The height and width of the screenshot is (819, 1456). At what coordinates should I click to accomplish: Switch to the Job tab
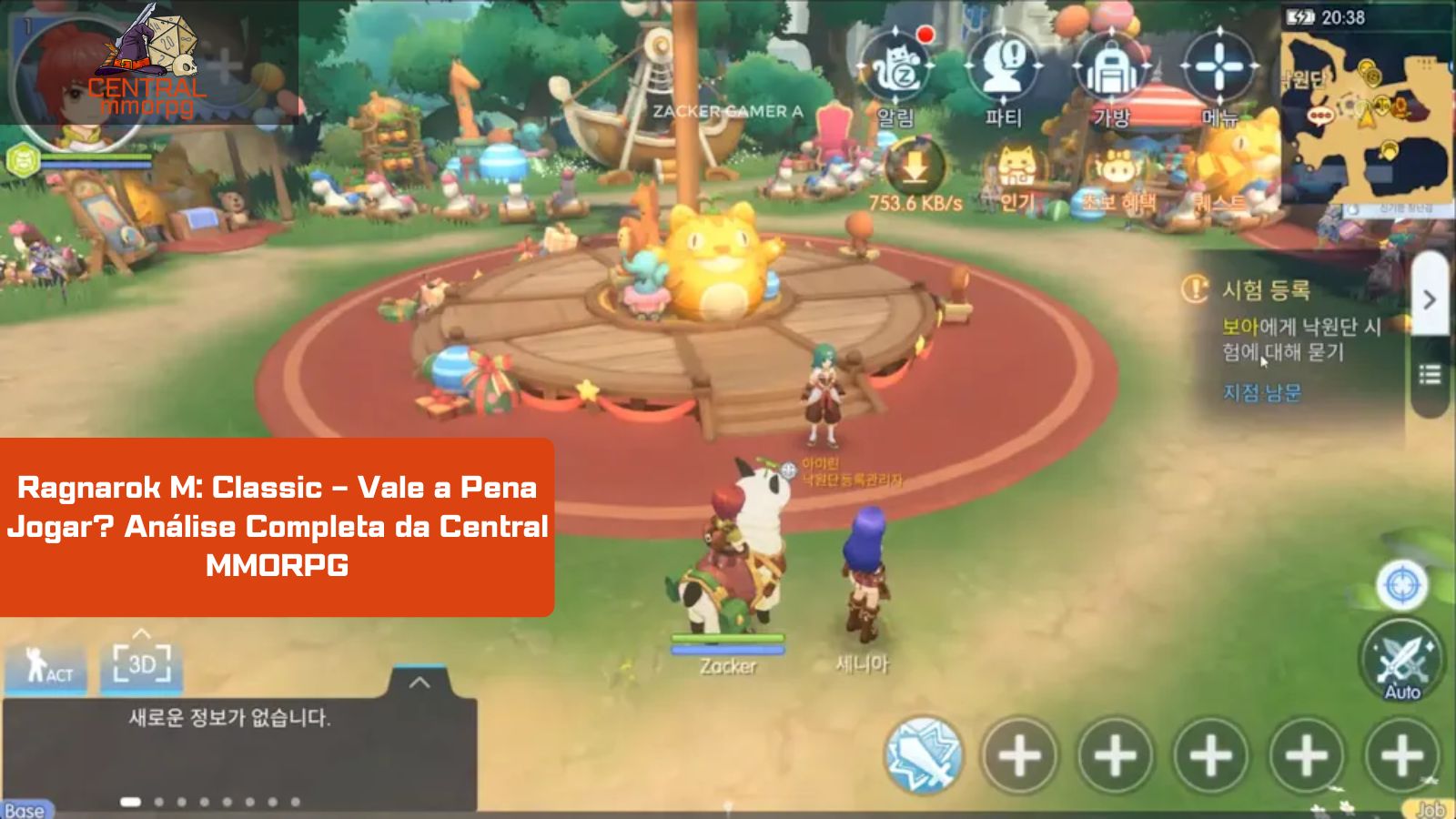point(1433,807)
